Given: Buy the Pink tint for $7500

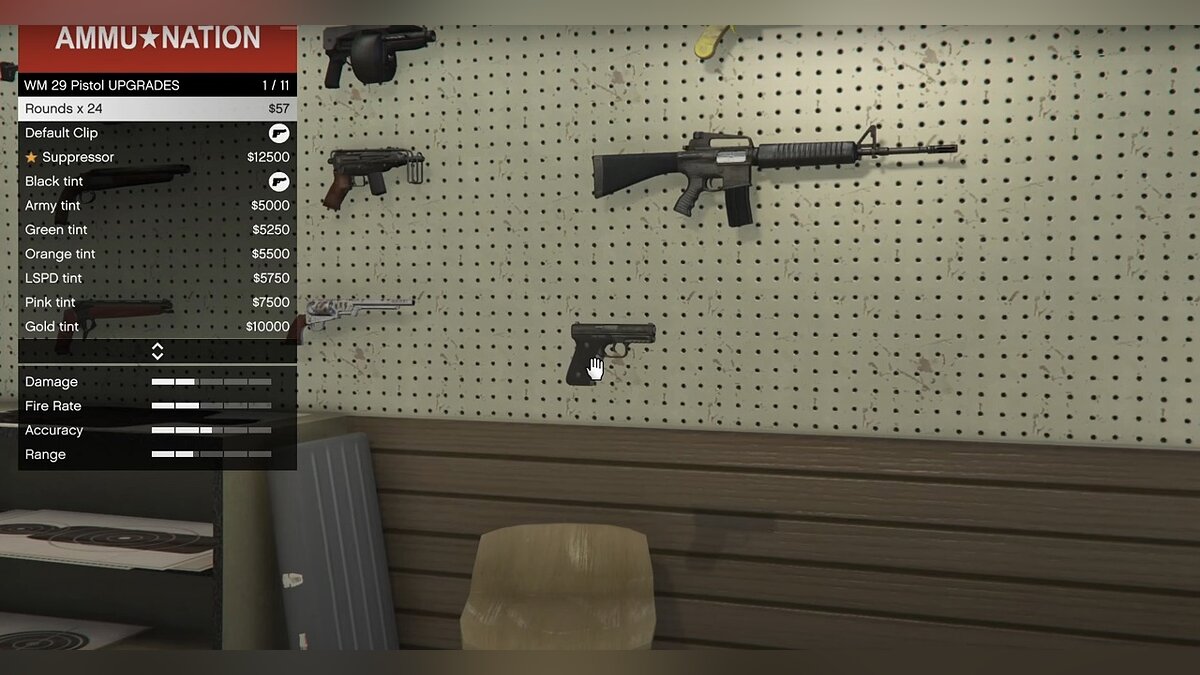Looking at the screenshot, I should 157,302.
